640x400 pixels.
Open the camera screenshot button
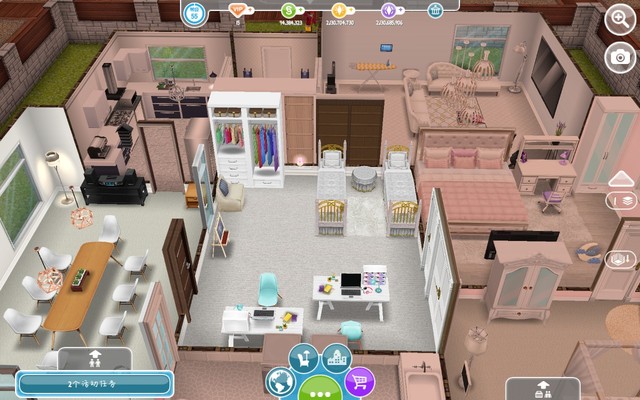pos(621,57)
